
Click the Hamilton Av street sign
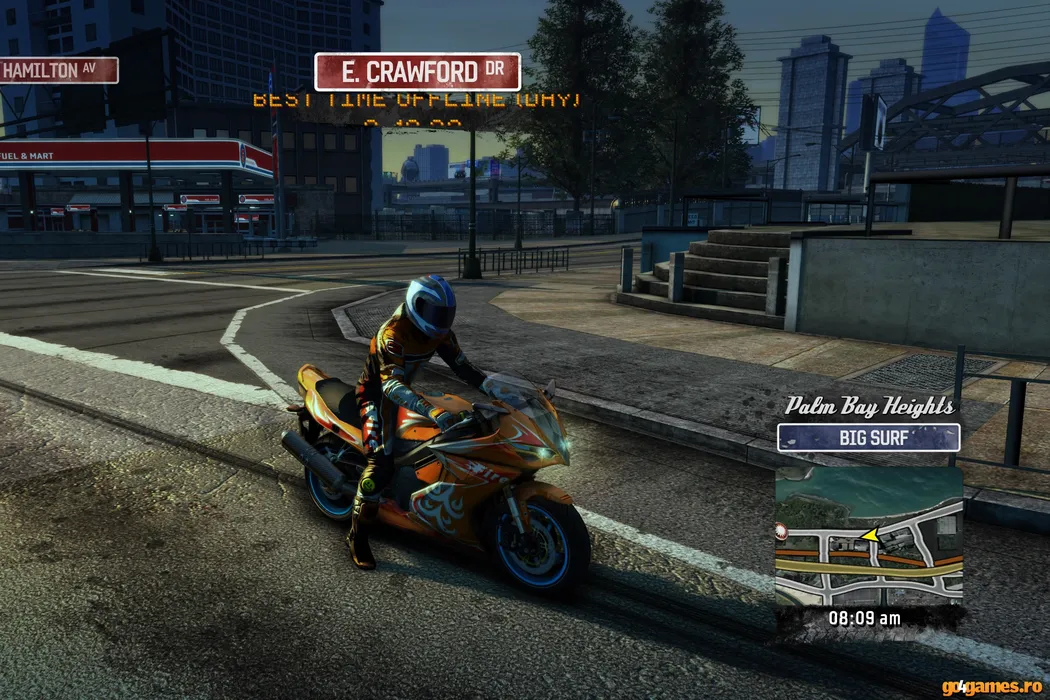58,70
